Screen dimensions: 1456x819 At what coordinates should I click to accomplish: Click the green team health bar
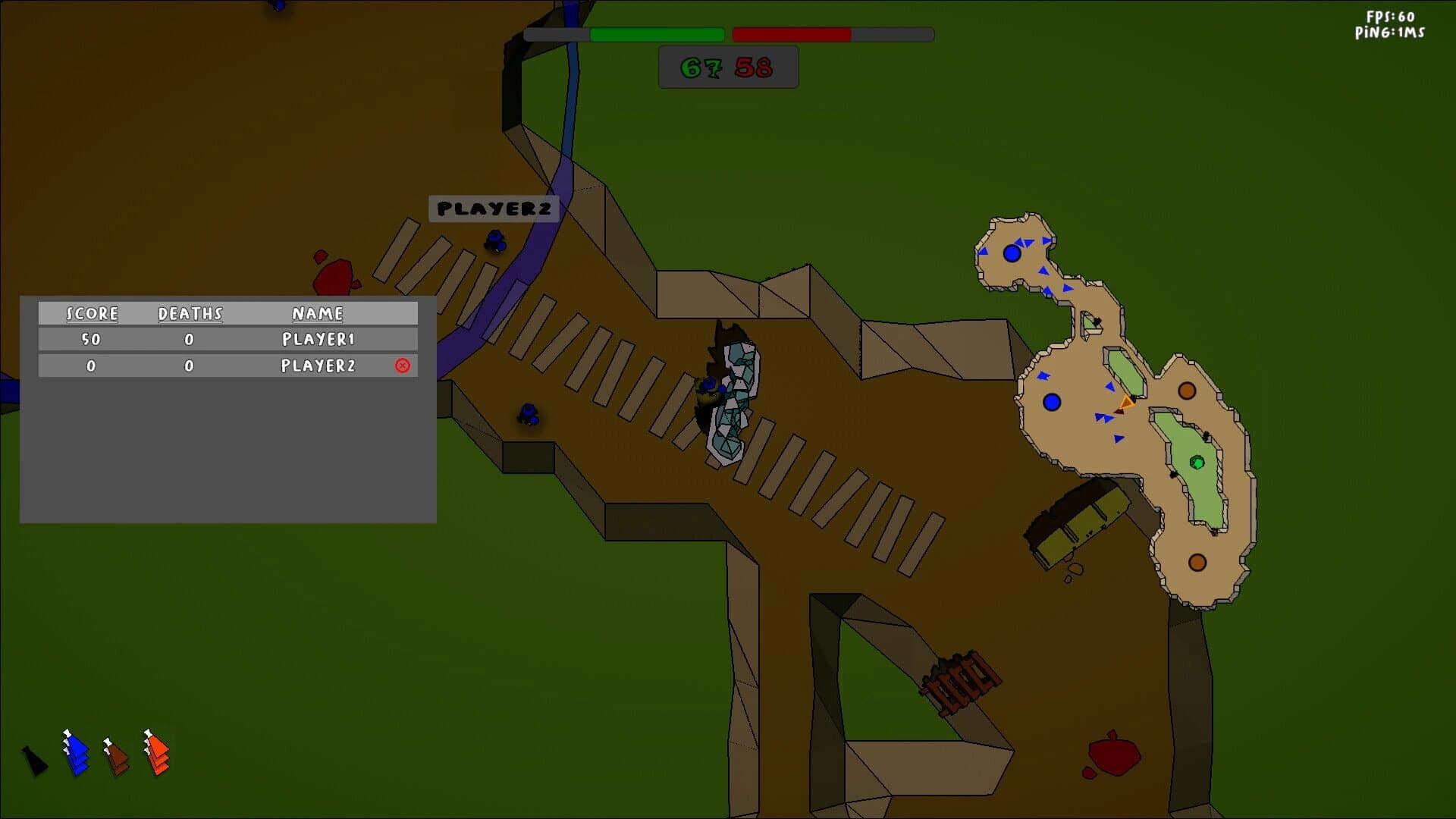[x=656, y=33]
